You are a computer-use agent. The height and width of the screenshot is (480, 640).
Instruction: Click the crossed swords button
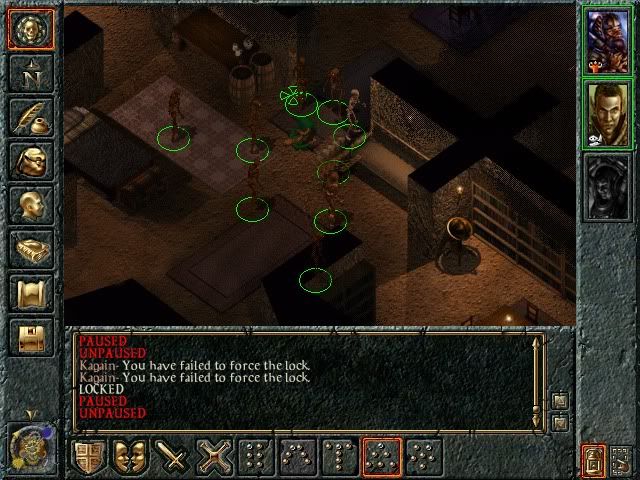[216, 457]
